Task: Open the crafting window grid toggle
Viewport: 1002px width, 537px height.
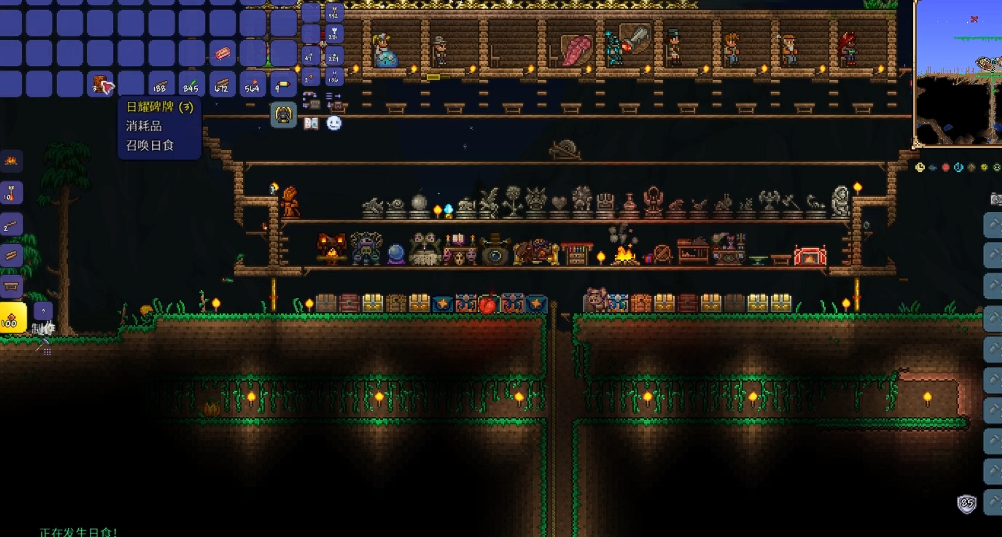Action: point(43,349)
